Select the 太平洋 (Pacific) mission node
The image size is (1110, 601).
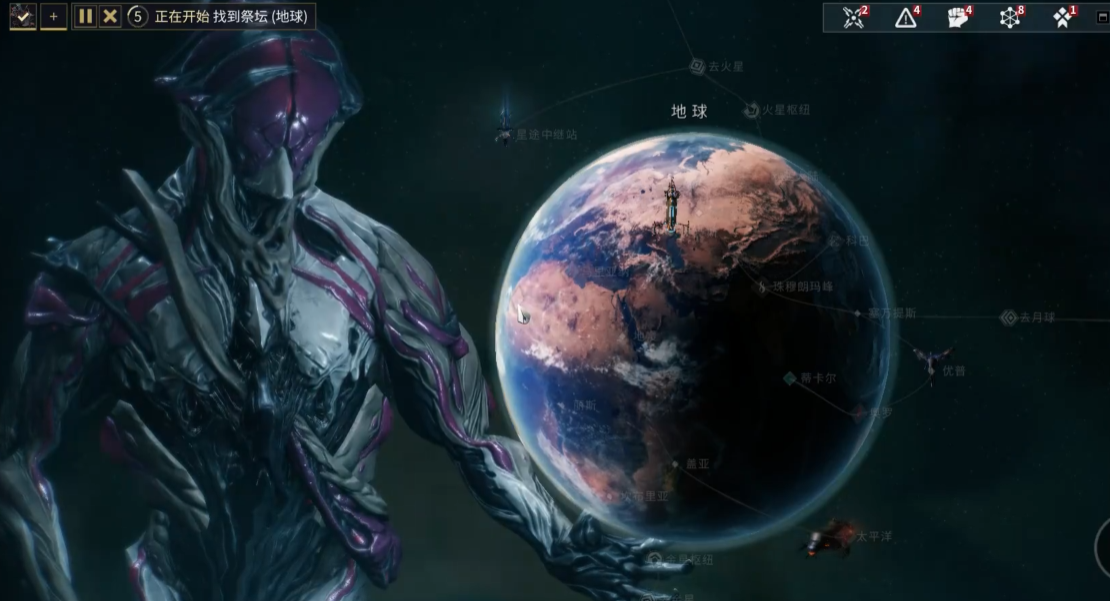[828, 538]
